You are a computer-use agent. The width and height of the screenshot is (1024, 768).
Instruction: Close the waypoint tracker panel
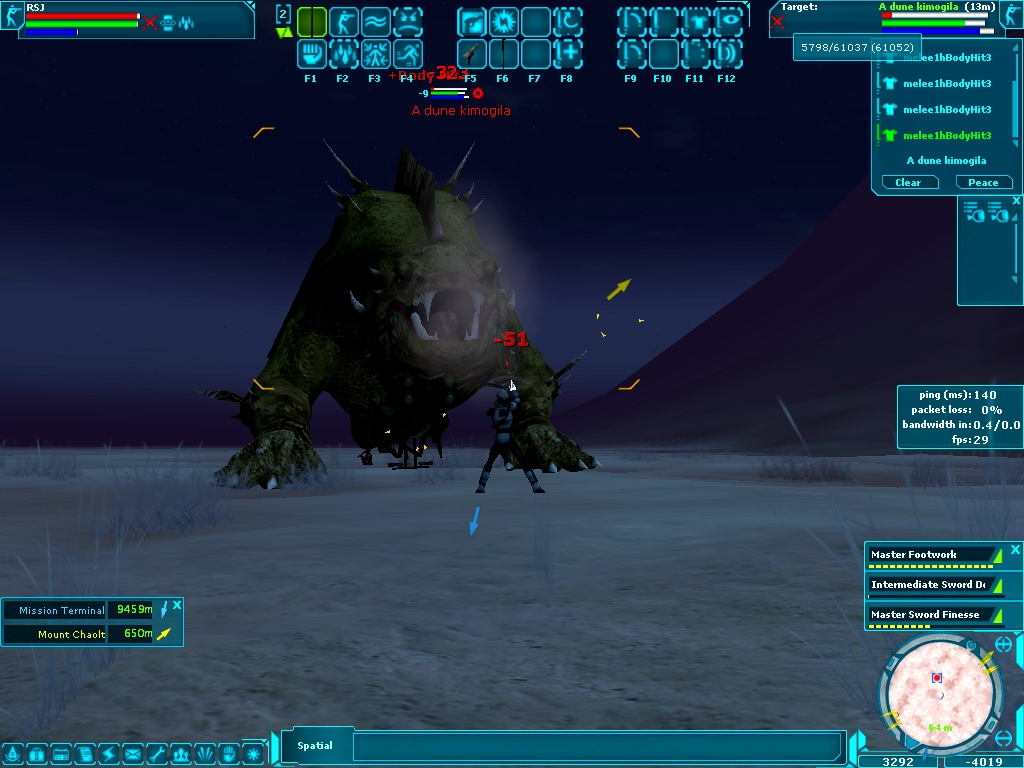point(177,605)
